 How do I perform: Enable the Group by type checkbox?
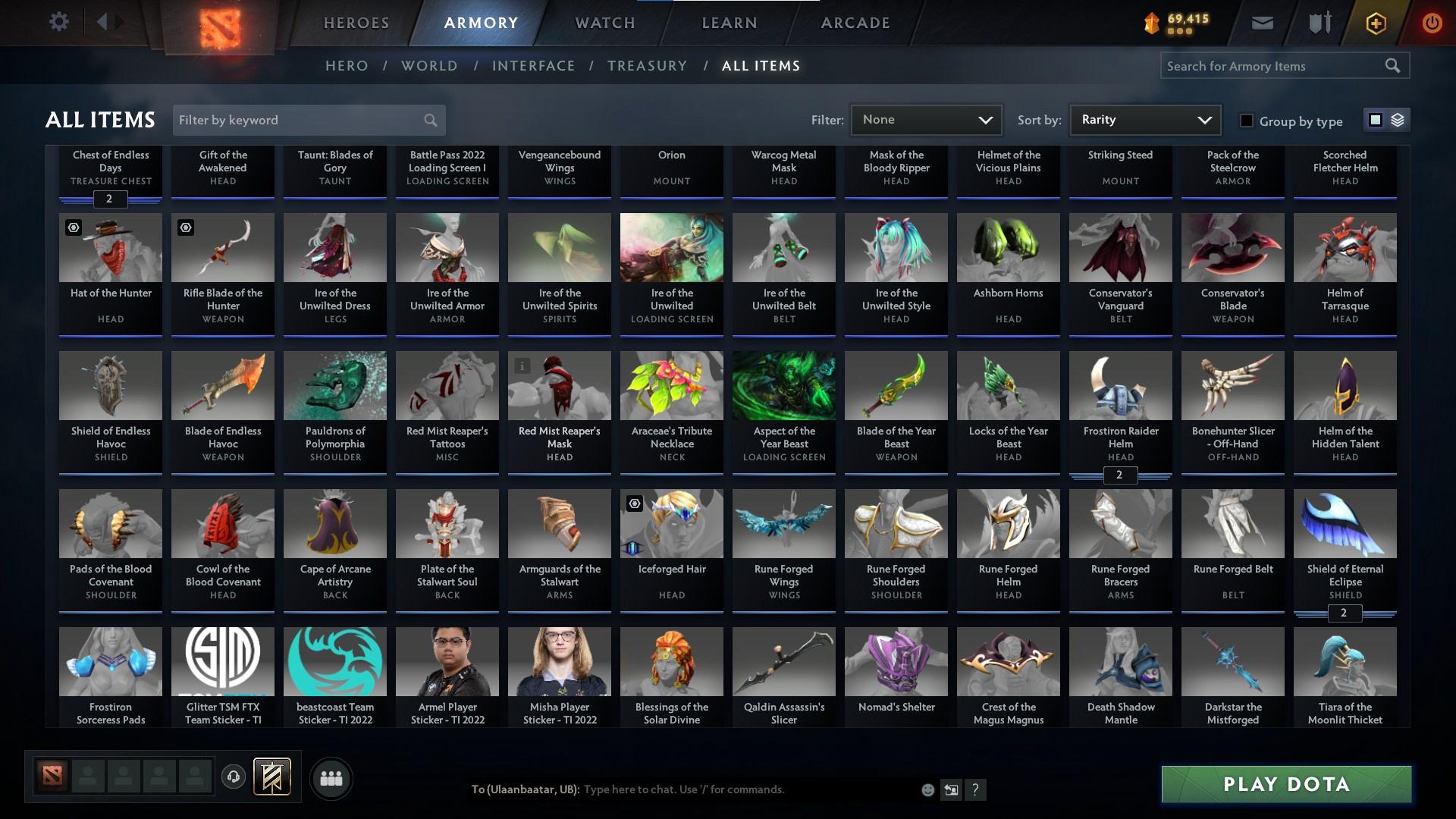1246,121
